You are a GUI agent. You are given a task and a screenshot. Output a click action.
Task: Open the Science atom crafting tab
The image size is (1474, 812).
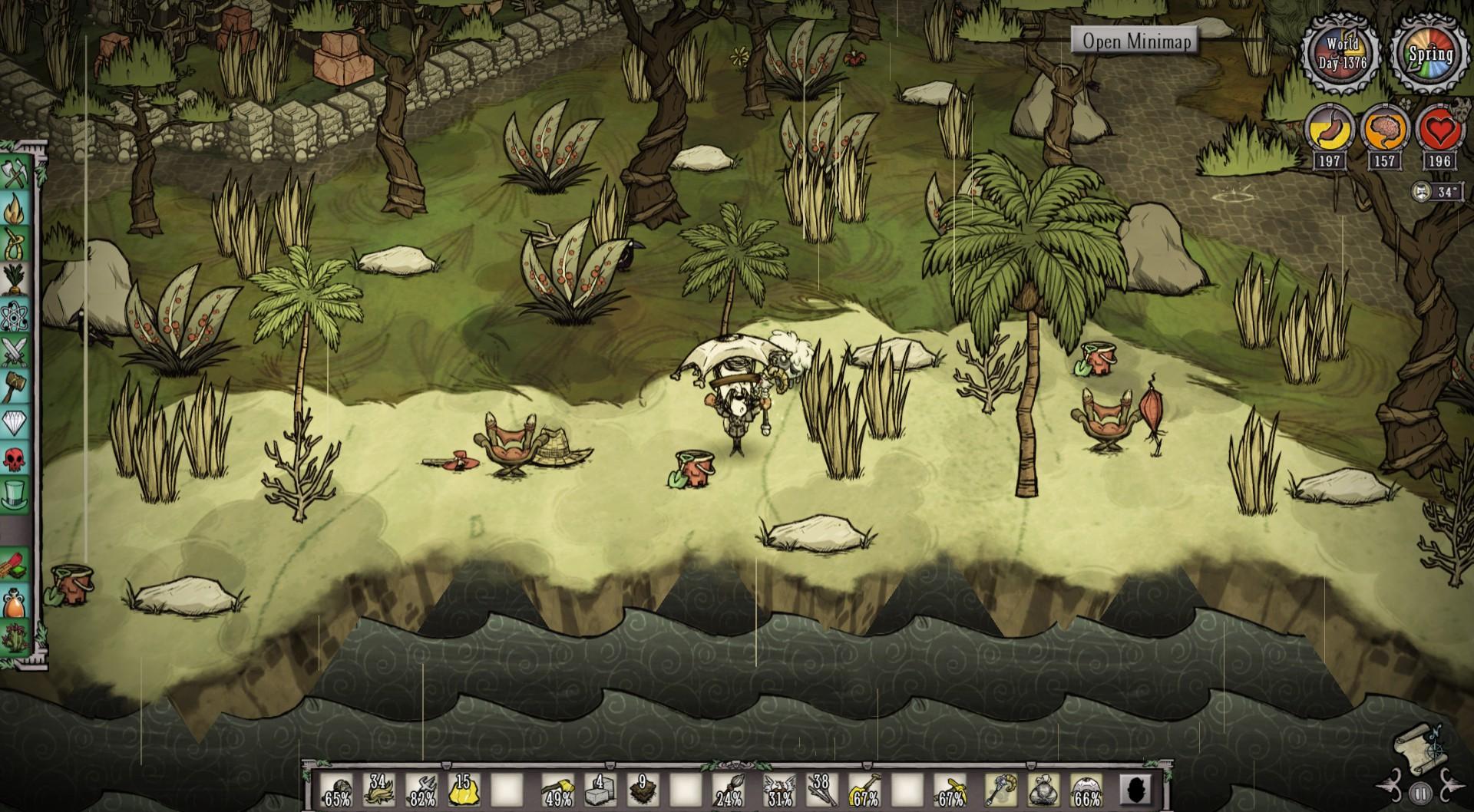[x=15, y=315]
